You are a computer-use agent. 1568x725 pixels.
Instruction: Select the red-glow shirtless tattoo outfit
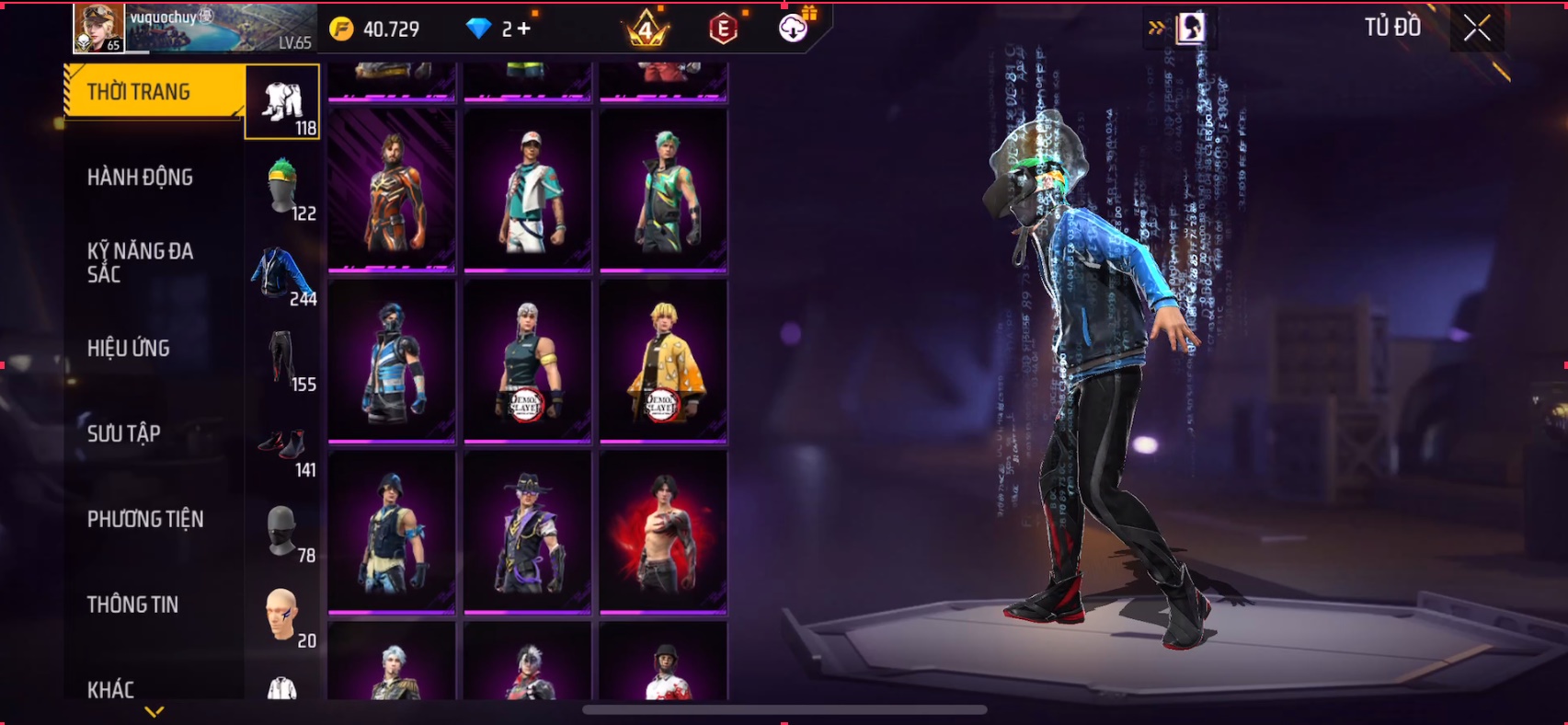click(x=663, y=532)
